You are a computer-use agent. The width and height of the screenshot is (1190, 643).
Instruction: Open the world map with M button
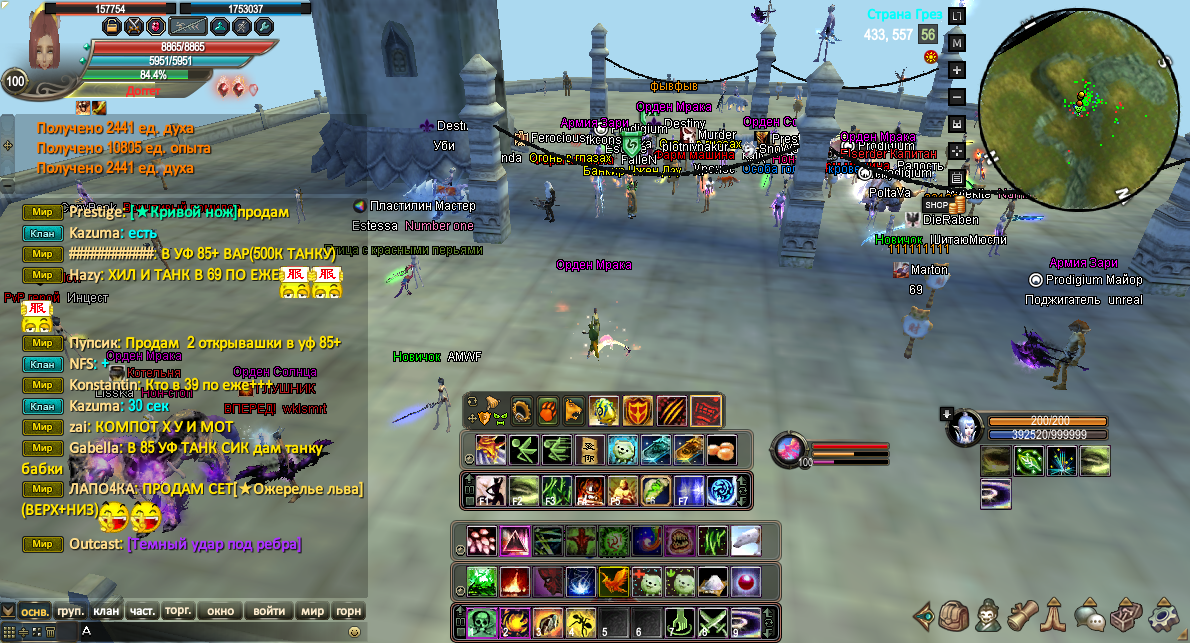(x=957, y=43)
